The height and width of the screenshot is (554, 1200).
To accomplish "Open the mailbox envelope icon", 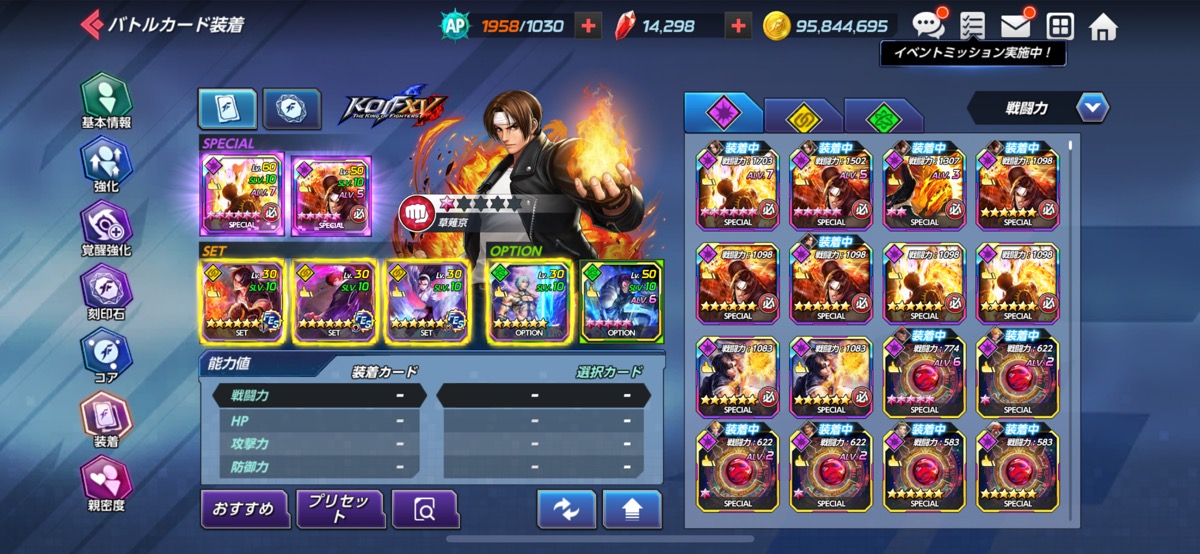I will click(x=1016, y=25).
